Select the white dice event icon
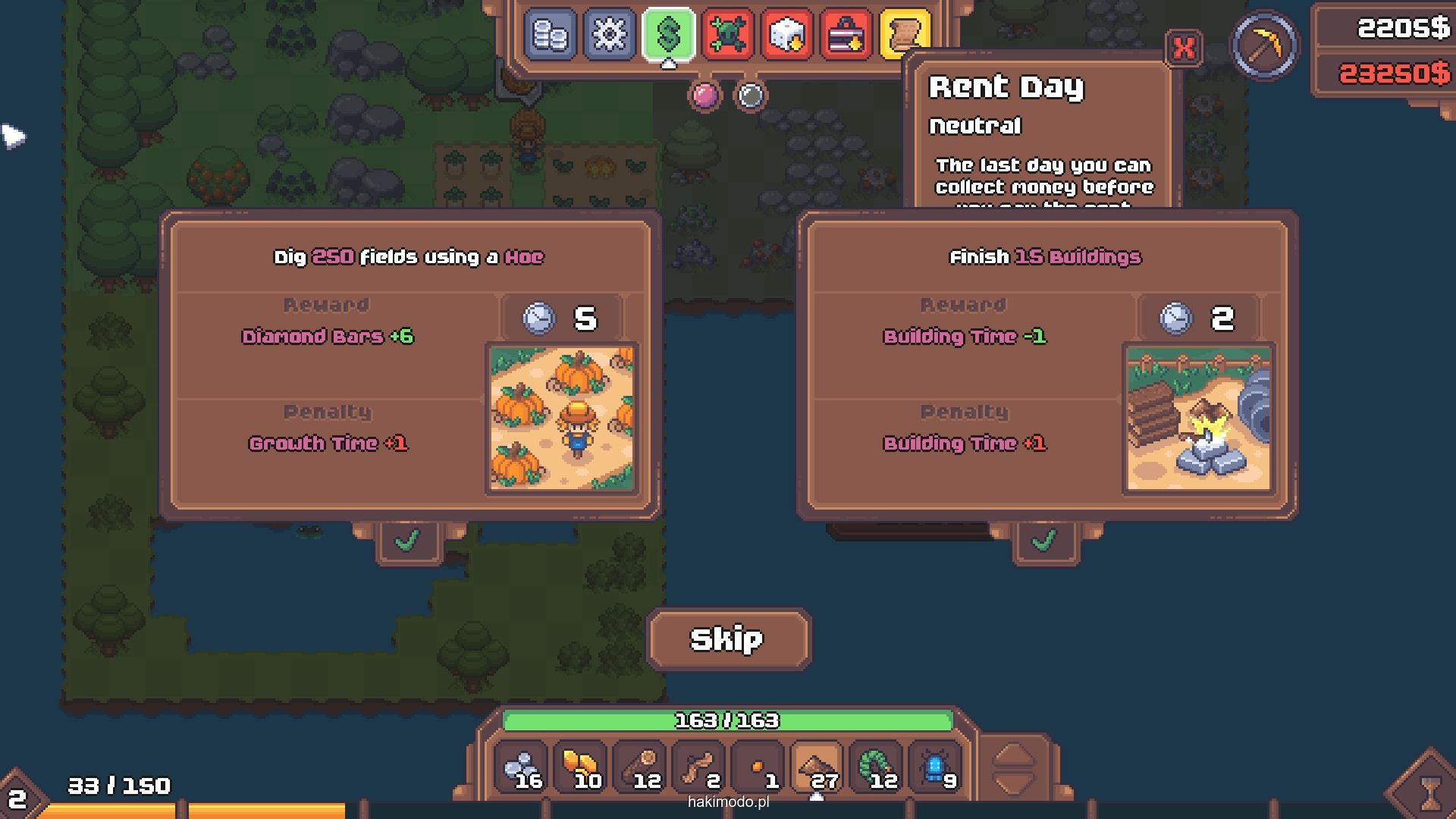The image size is (1456, 819). (786, 34)
